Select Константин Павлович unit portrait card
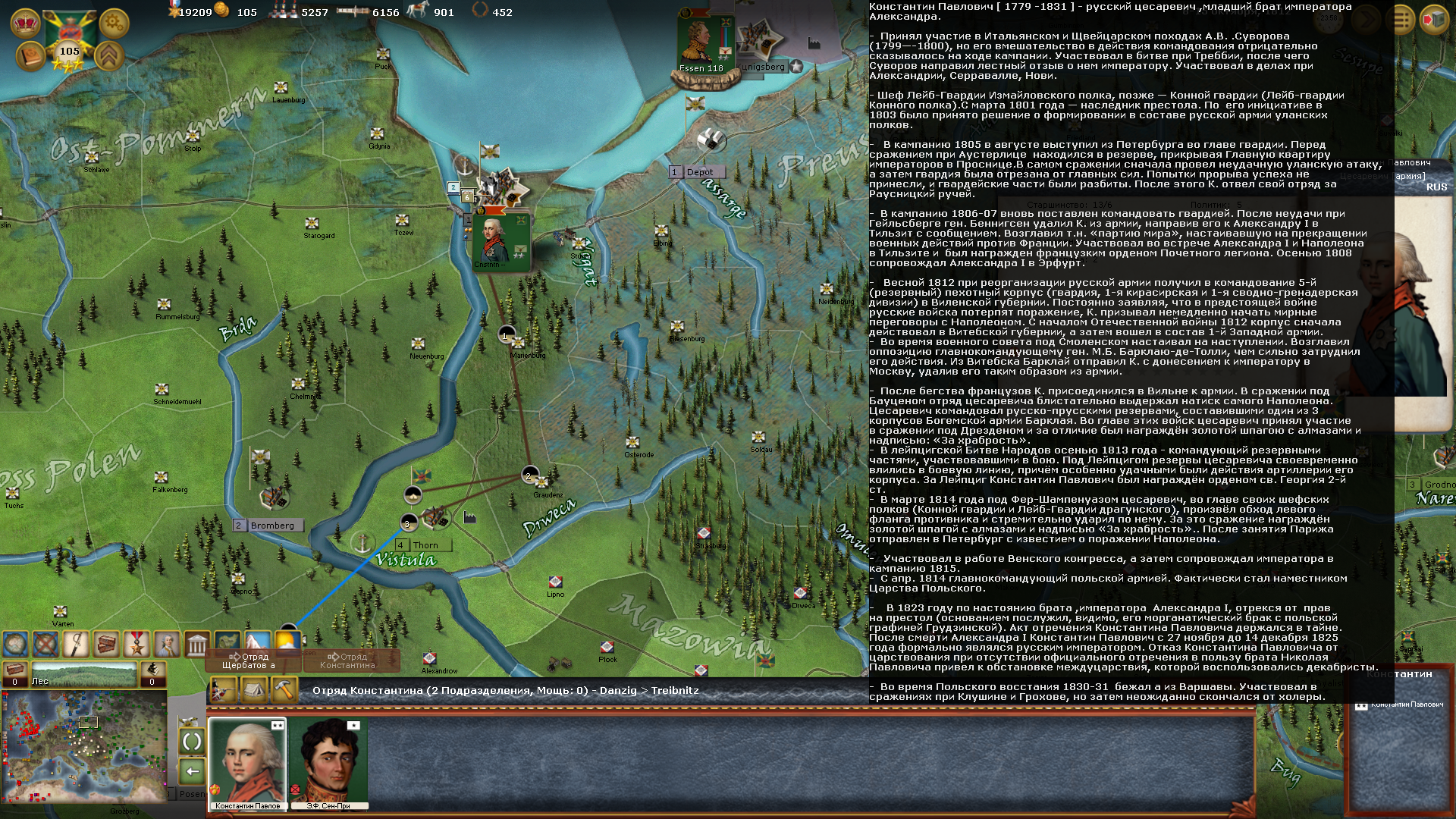The height and width of the screenshot is (819, 1456). (x=247, y=764)
